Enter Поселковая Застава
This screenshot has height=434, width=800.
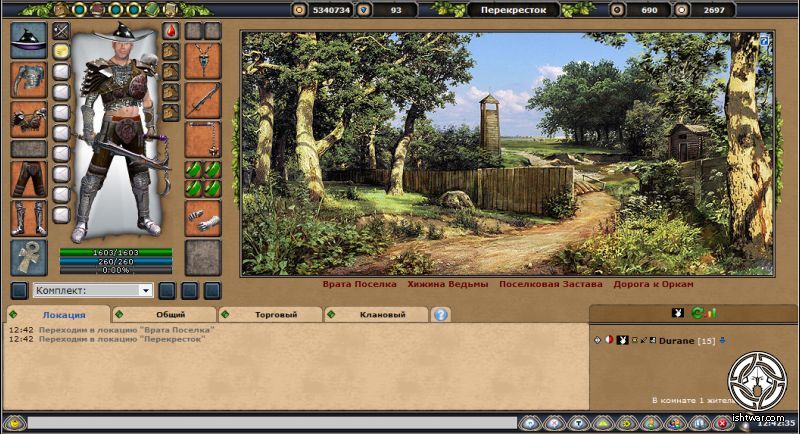543,284
